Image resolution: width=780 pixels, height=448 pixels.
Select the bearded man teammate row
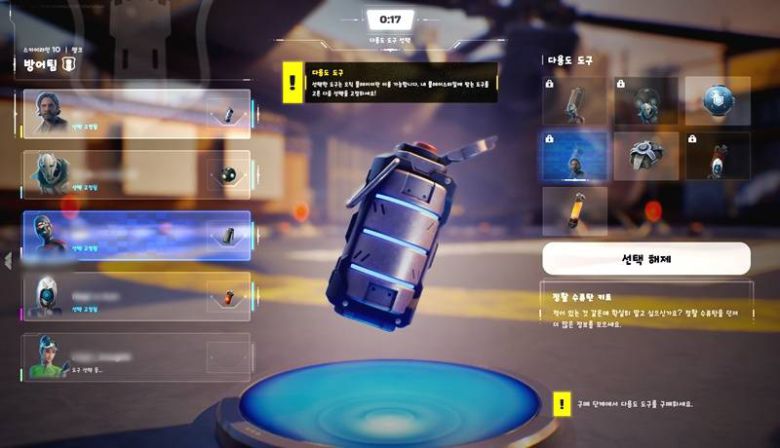[x=137, y=114]
